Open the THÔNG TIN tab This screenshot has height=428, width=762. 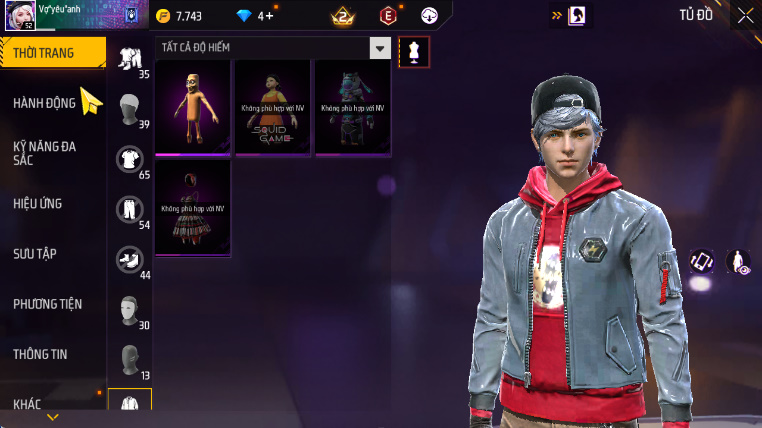point(40,354)
